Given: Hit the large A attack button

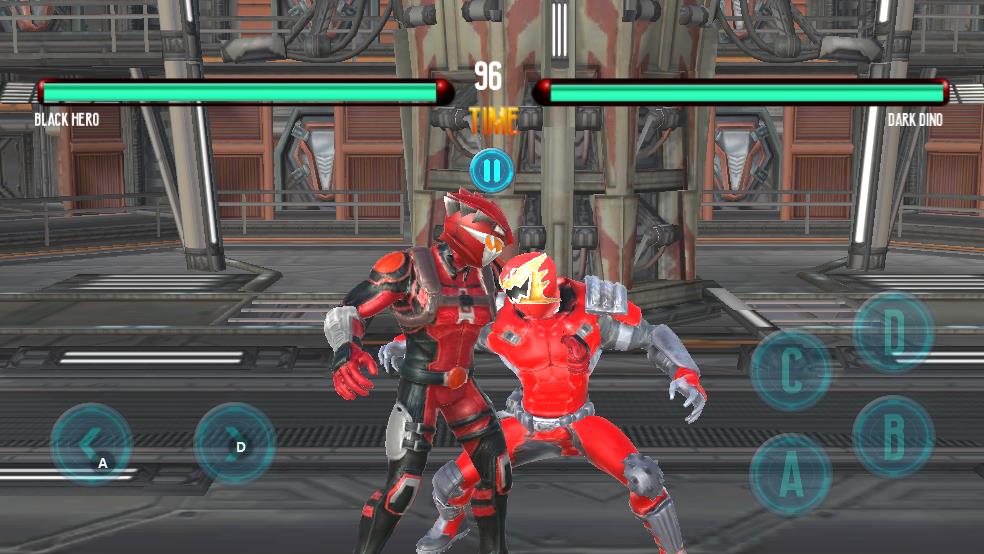Looking at the screenshot, I should coord(790,474).
